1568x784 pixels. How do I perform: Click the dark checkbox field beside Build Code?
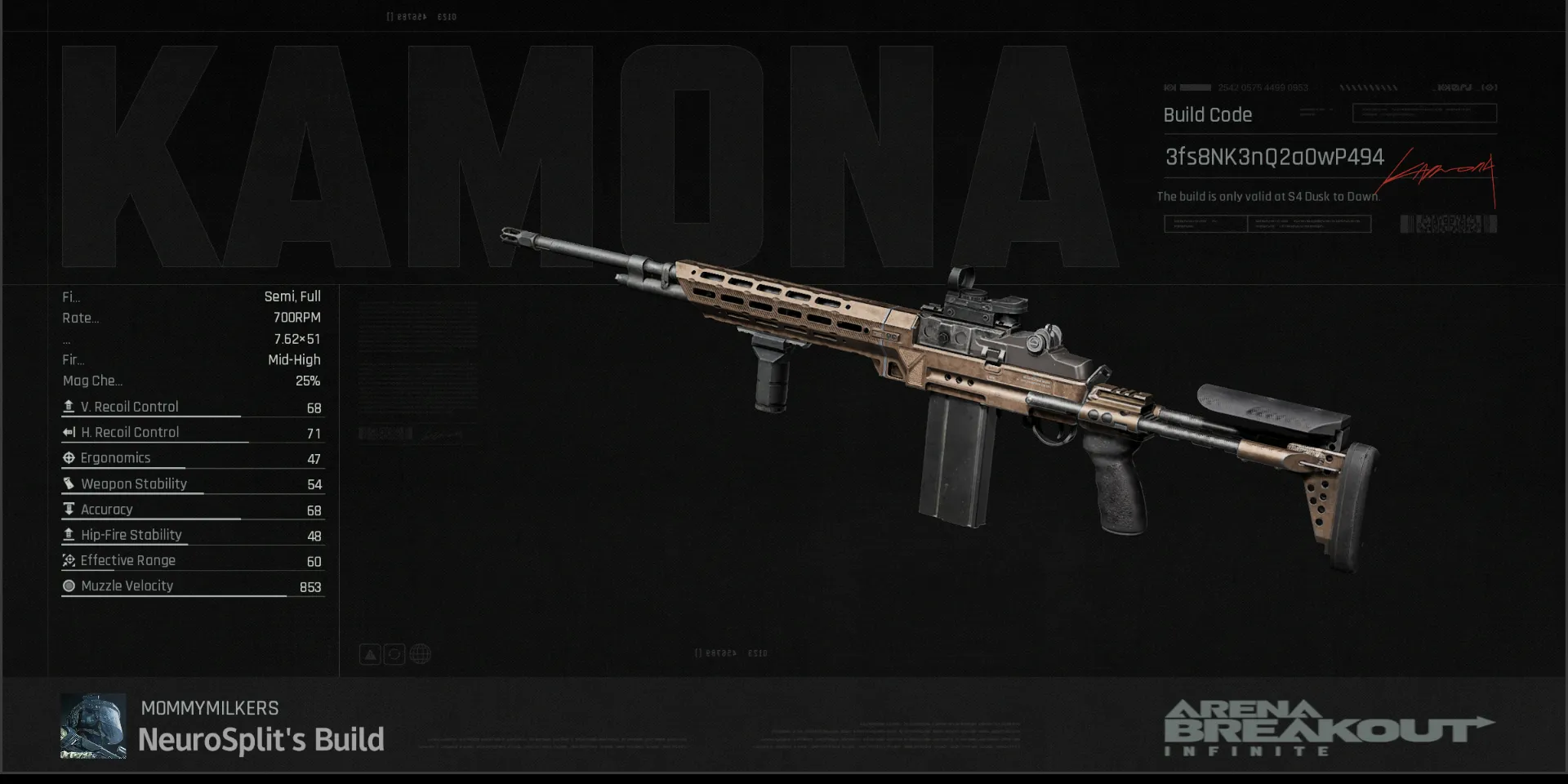(1423, 114)
